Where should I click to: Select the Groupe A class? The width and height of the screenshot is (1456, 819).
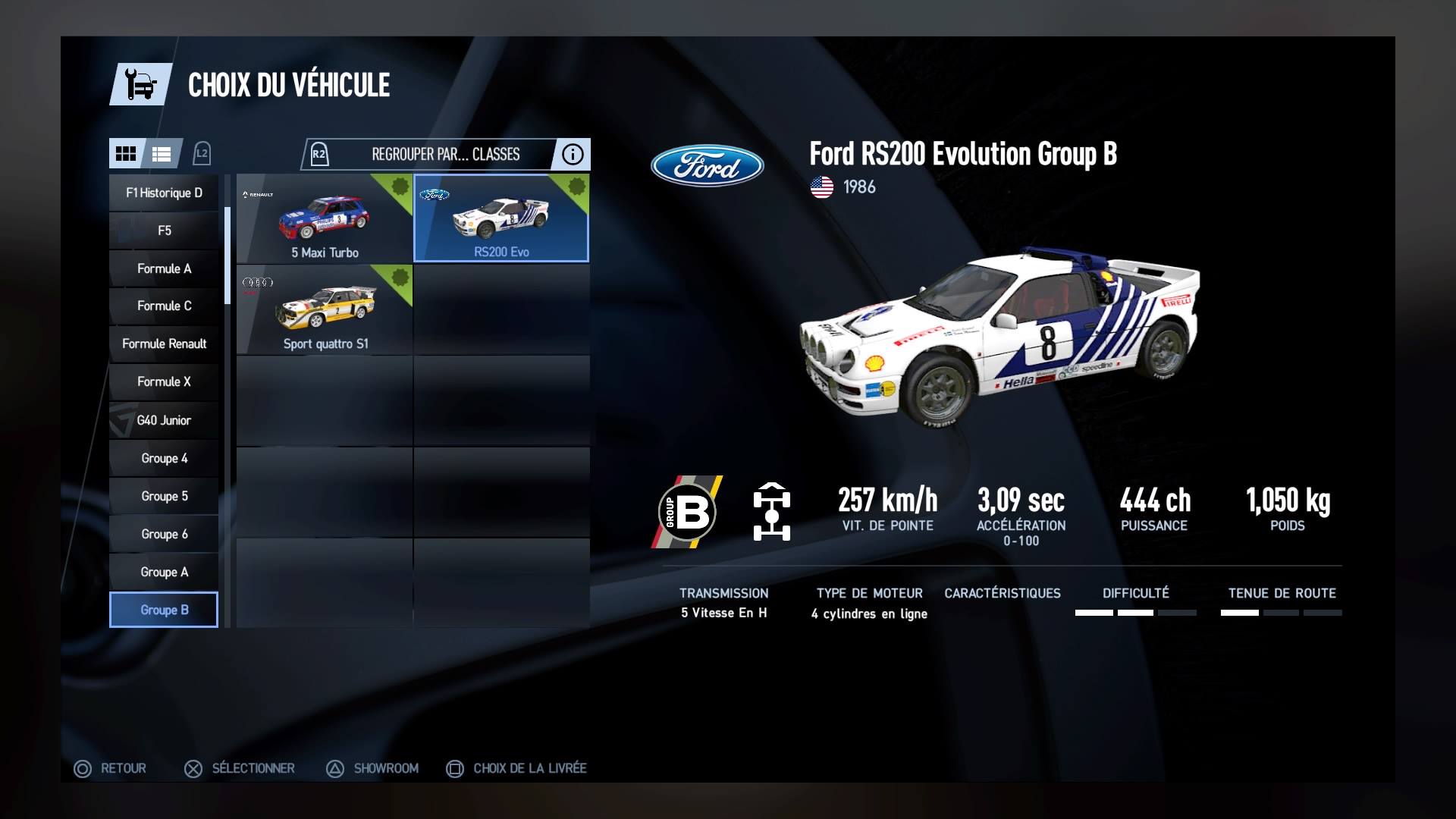pyautogui.click(x=164, y=572)
